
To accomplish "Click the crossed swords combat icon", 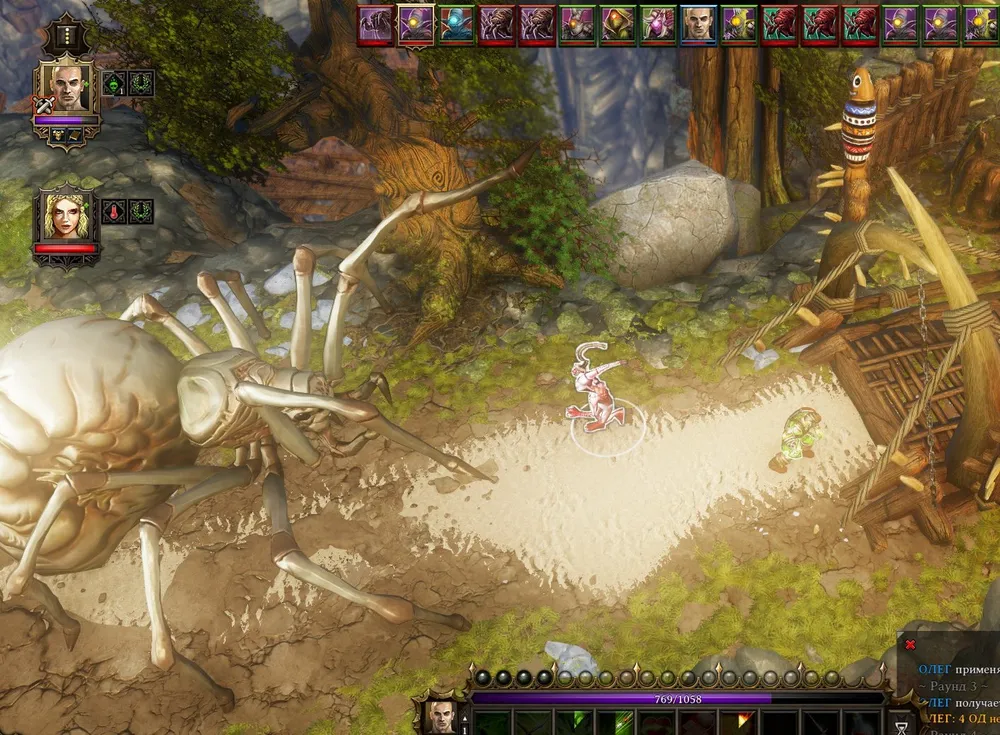I will 42,104.
